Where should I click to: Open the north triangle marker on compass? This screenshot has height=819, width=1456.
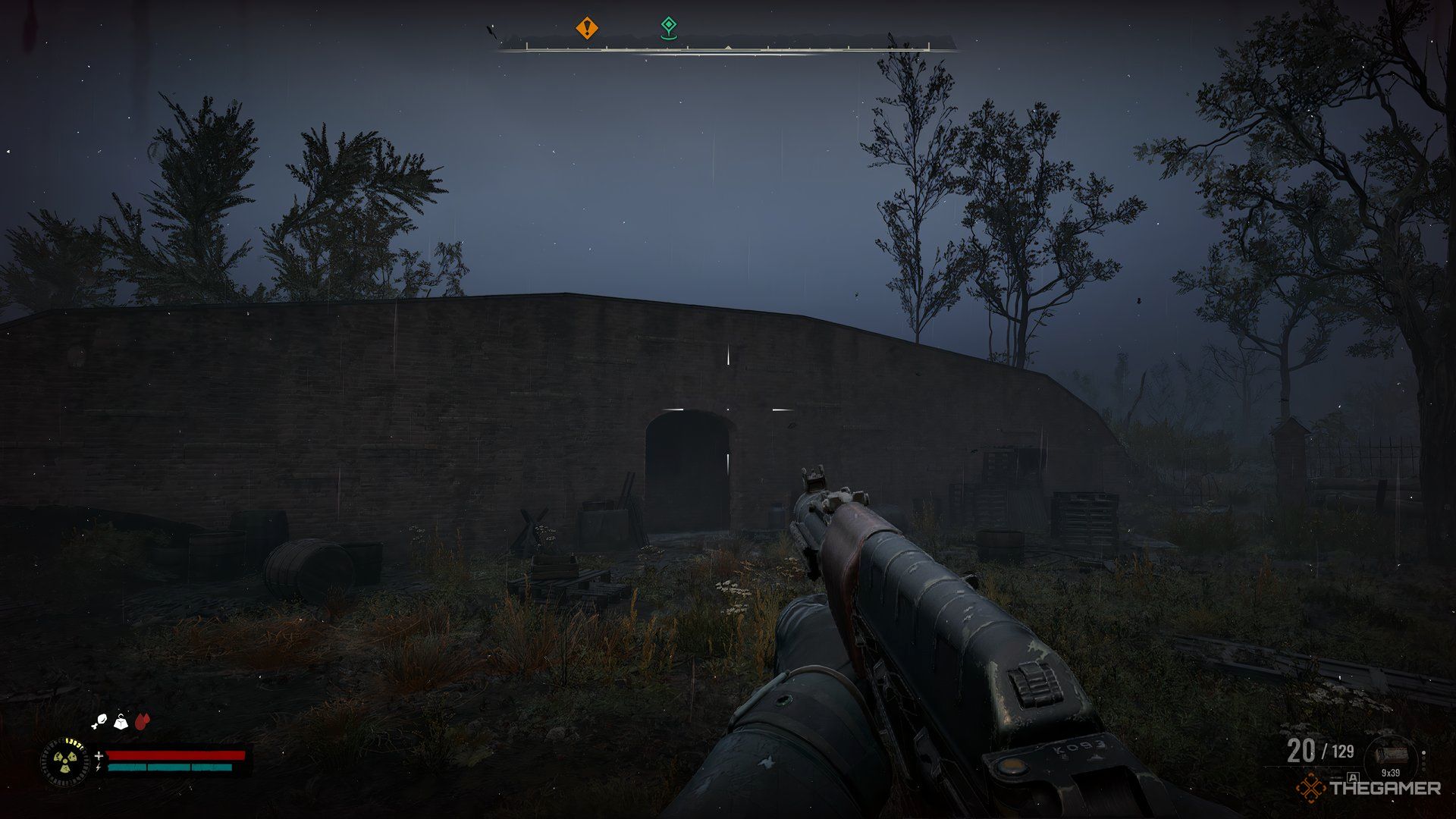(x=728, y=47)
